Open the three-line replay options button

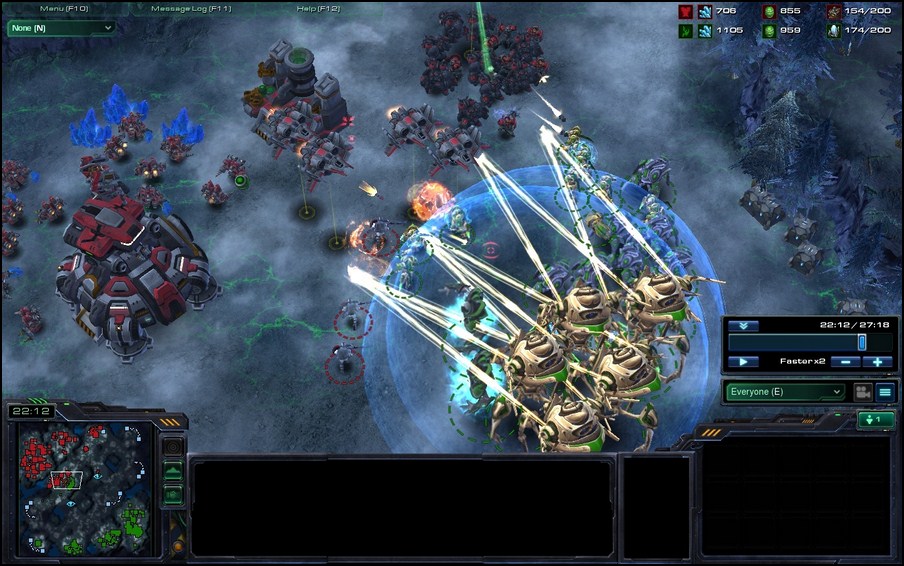click(x=885, y=392)
